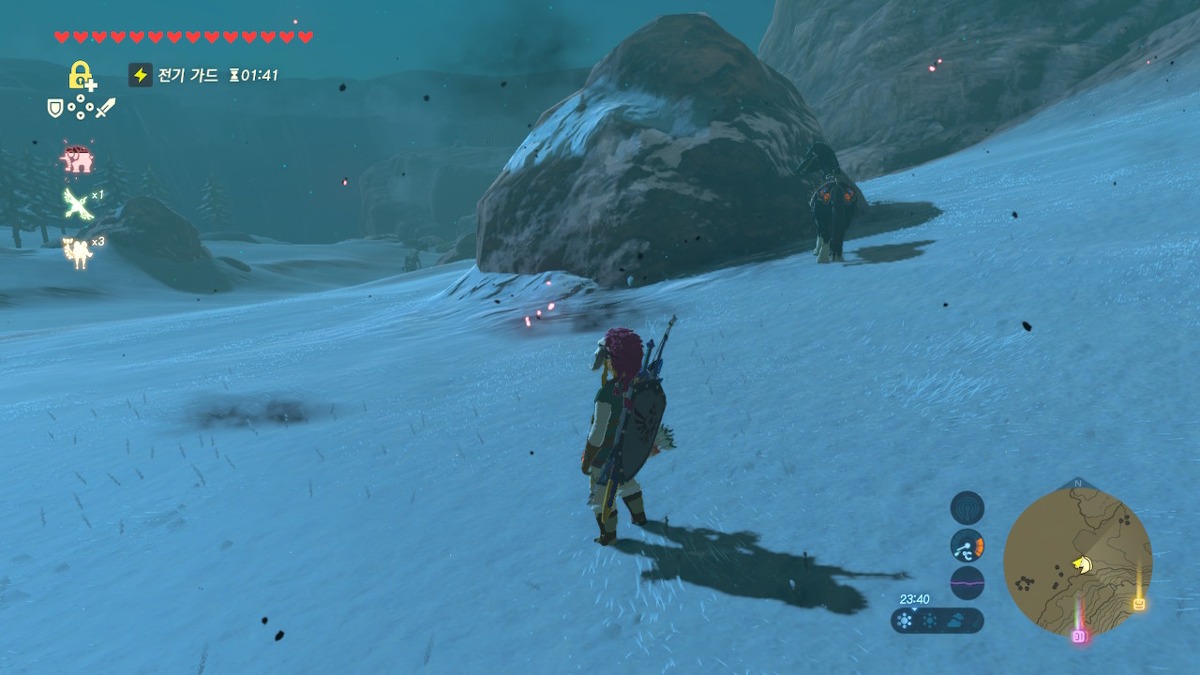
Task: Click the noise meter with purple waveform
Action: tap(967, 582)
